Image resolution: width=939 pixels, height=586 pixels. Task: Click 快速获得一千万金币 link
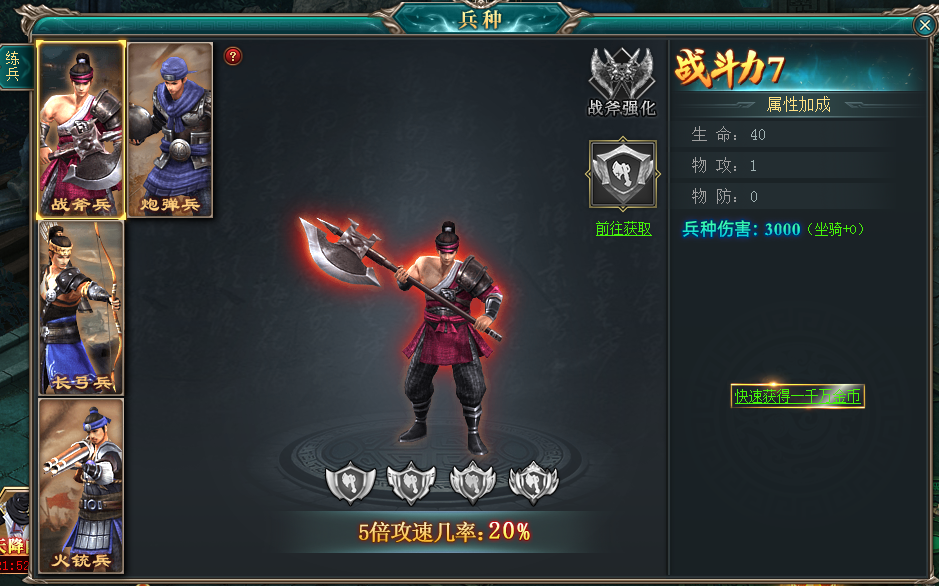[798, 396]
